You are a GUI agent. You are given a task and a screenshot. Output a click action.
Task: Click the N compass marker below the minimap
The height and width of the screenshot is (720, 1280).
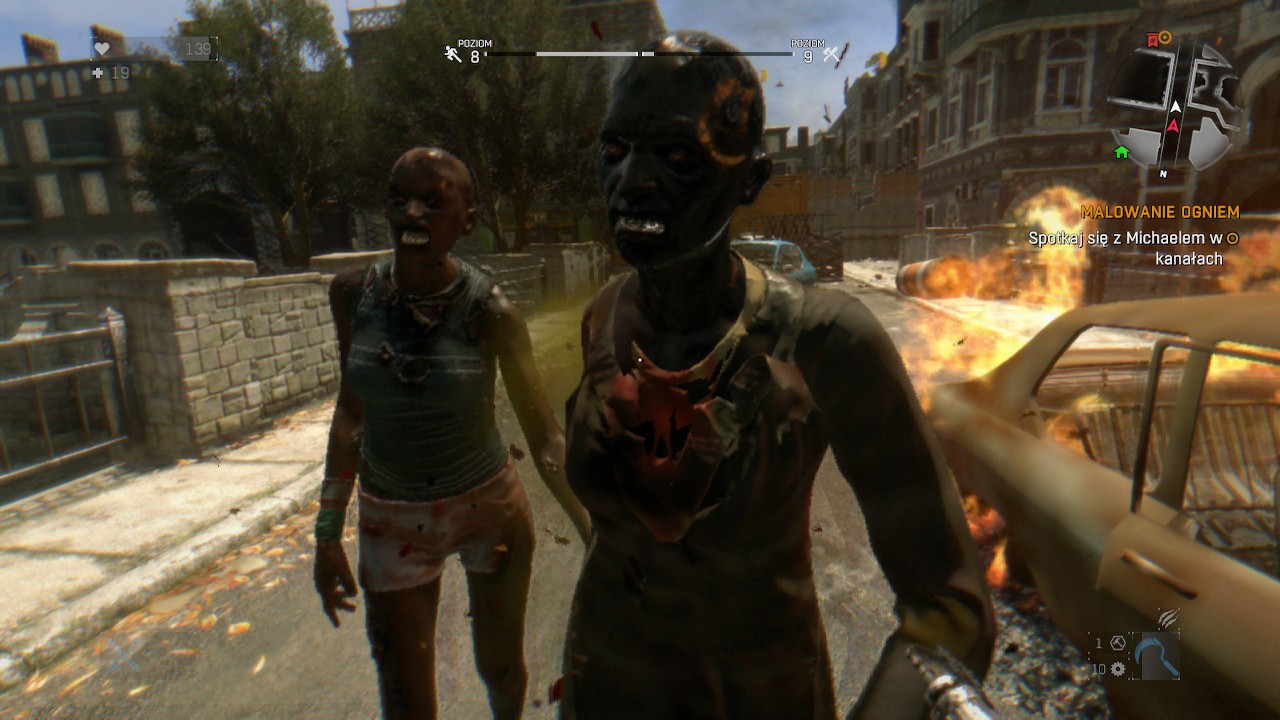(x=1163, y=173)
